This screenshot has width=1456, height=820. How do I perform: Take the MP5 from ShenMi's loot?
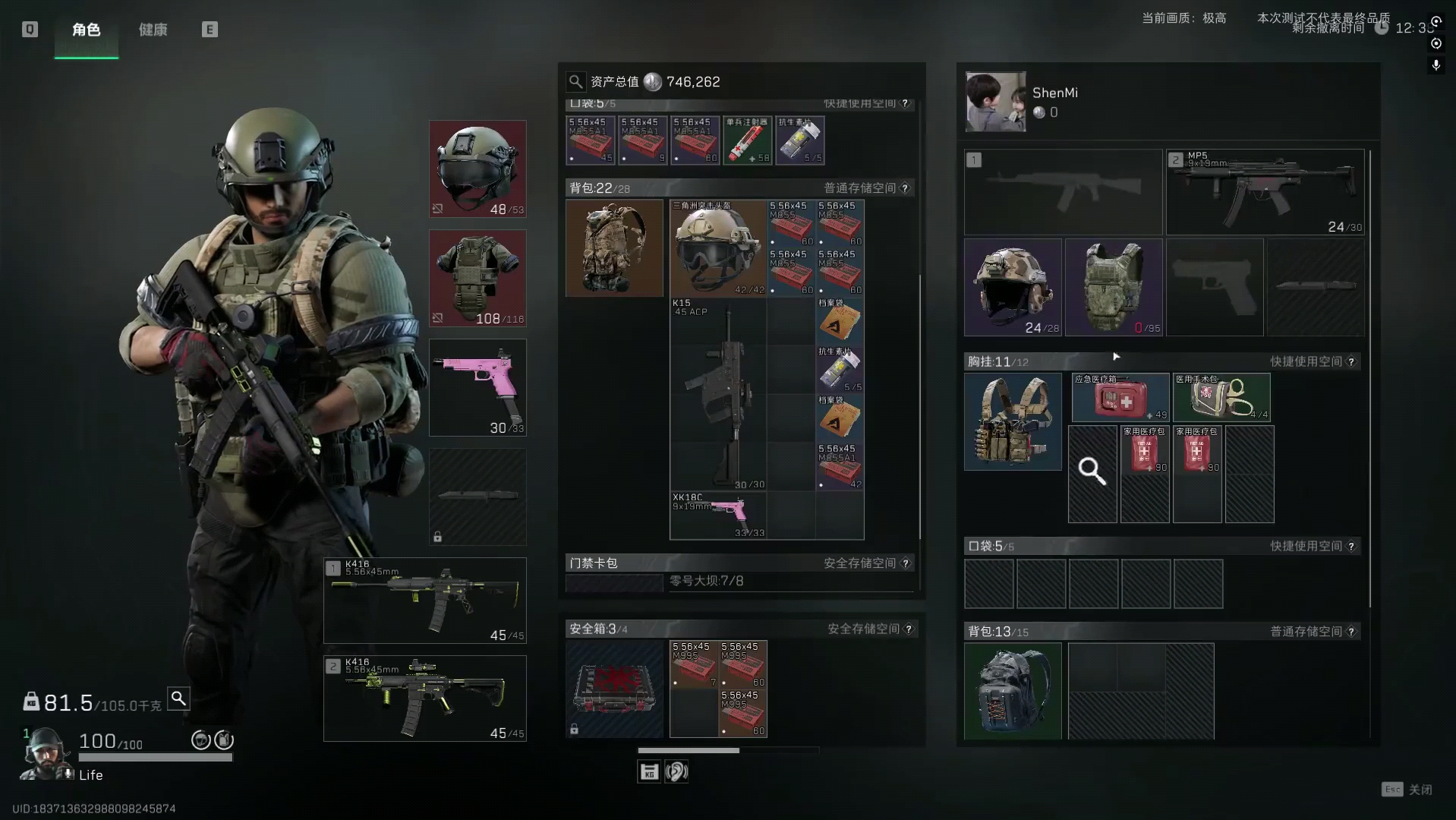(x=1265, y=192)
